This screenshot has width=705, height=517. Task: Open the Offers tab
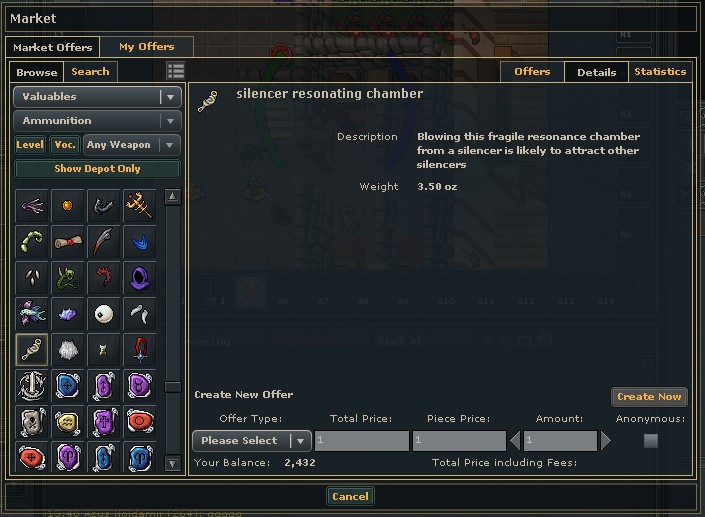(x=532, y=72)
